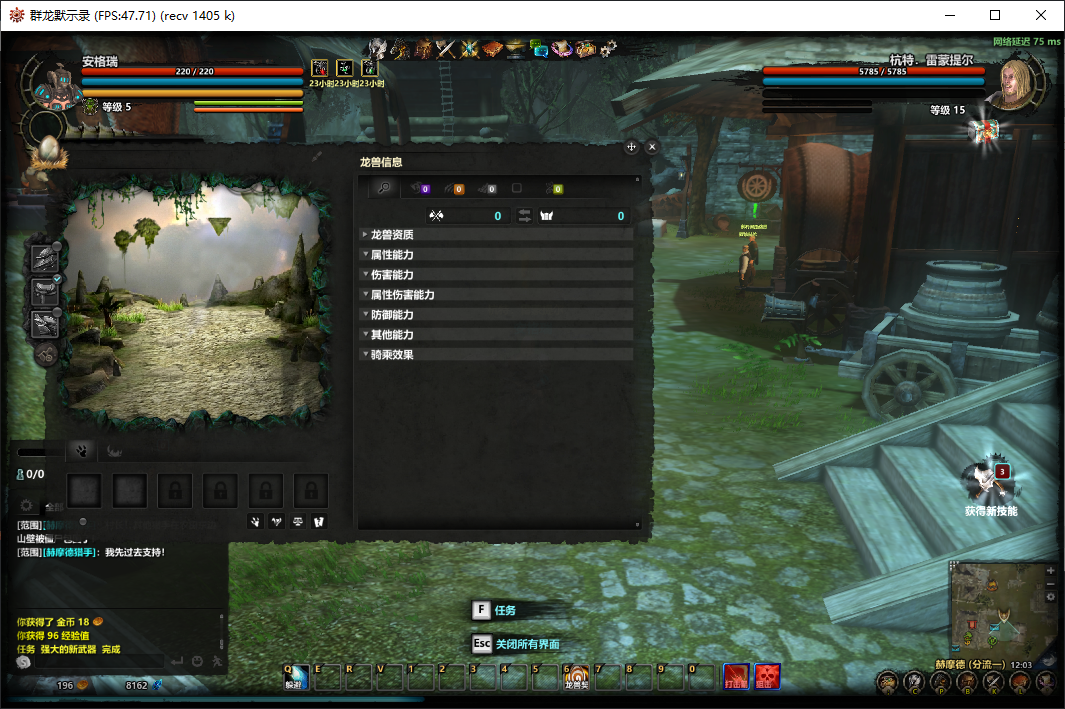
Task: Close the dragon beast info panel
Action: click(652, 147)
